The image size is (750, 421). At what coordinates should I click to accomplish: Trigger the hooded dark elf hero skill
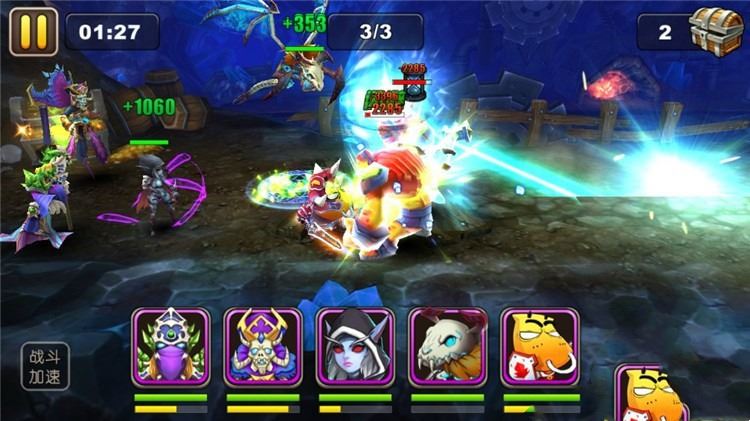pos(355,346)
